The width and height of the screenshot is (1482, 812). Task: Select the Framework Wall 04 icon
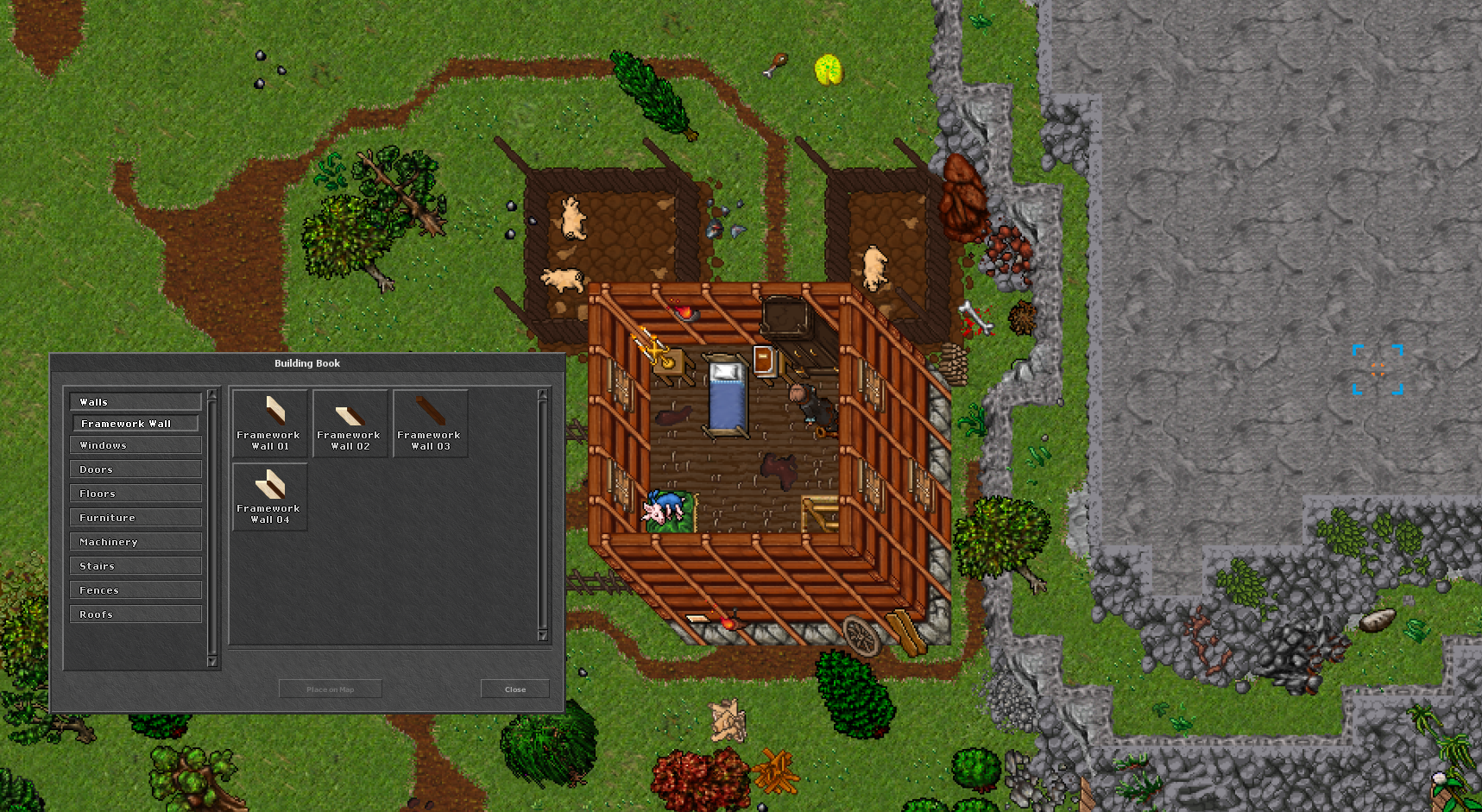coord(268,496)
